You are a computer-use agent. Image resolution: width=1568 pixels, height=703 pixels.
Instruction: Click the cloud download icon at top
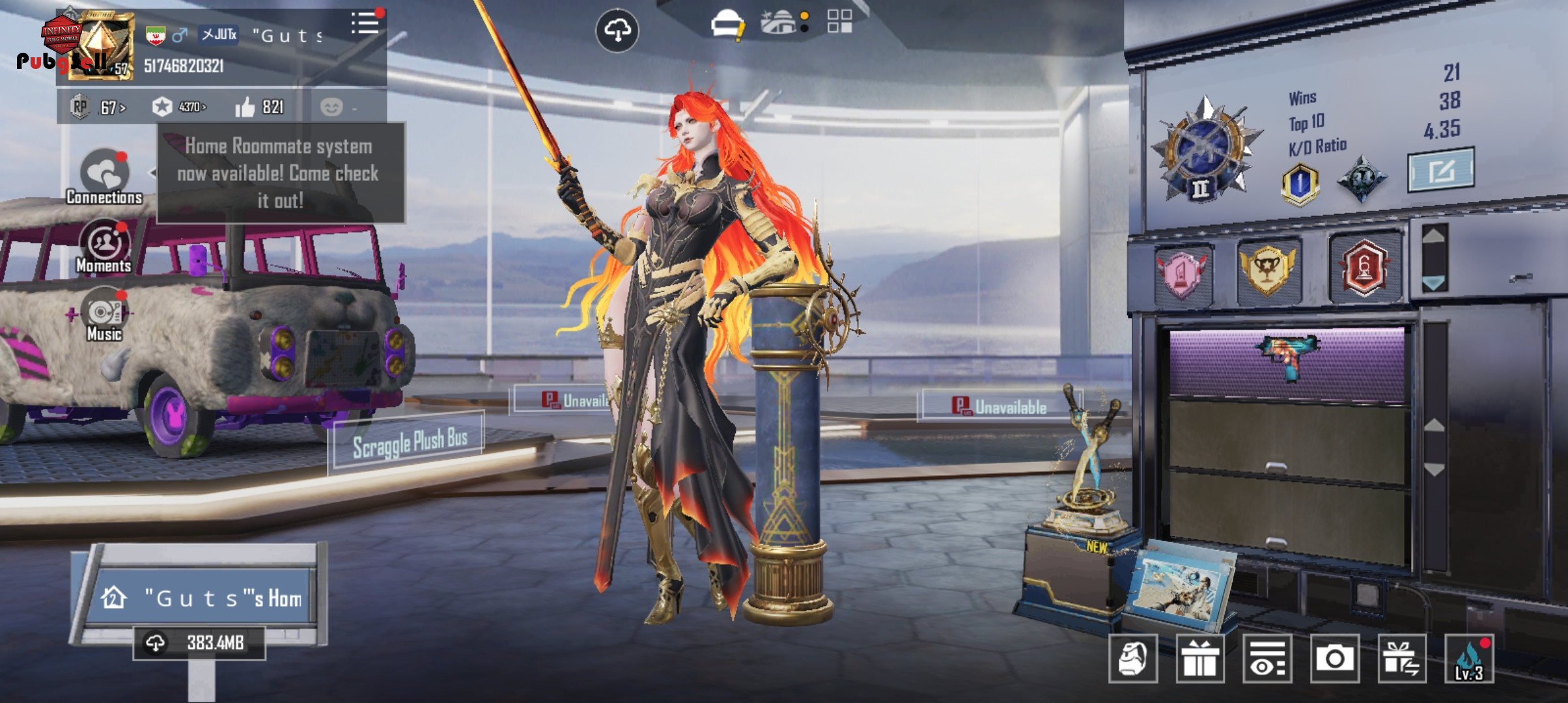617,30
